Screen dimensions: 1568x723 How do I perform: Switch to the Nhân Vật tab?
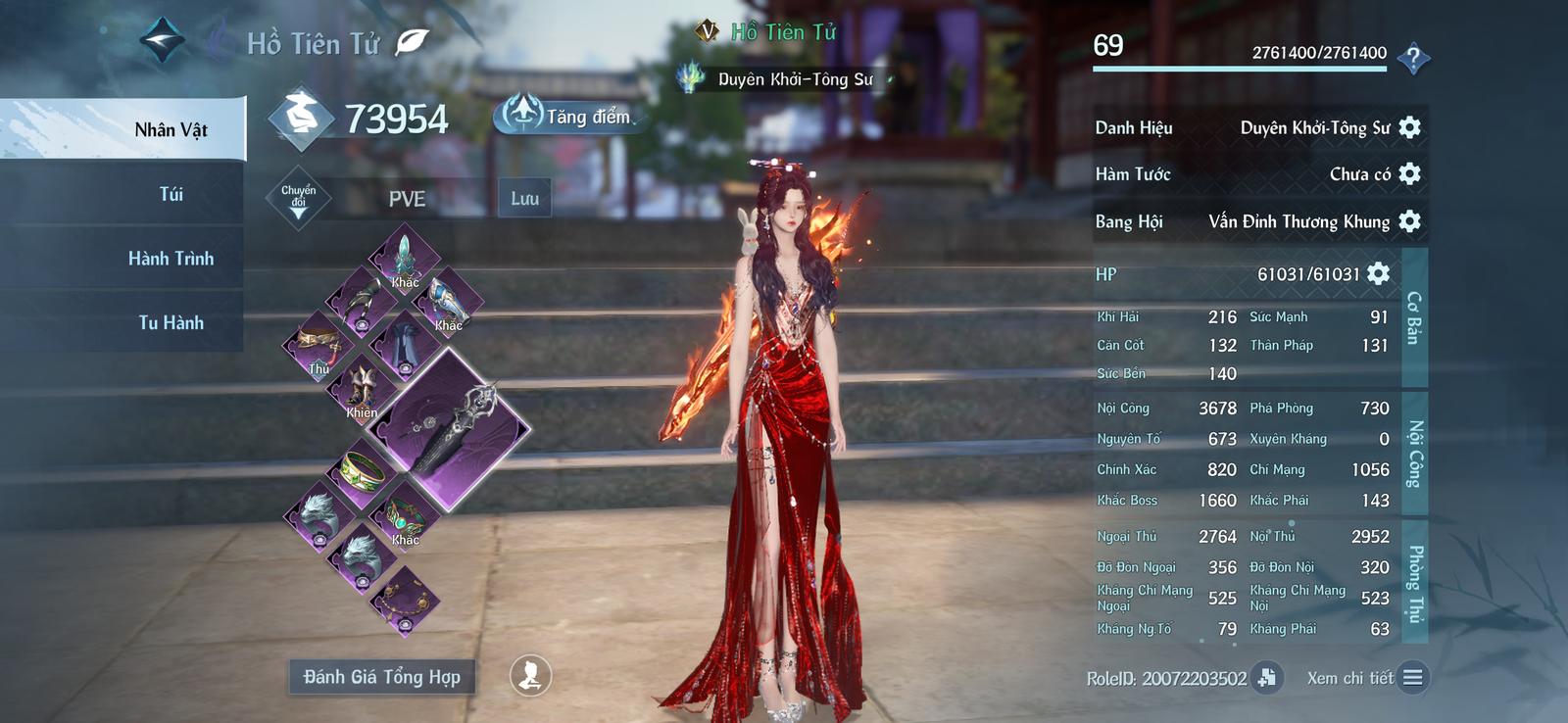pos(171,130)
